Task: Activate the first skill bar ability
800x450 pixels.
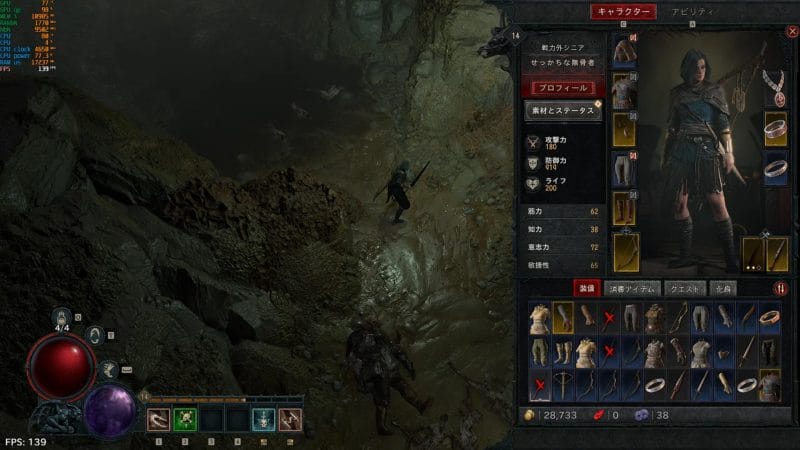Action: click(158, 419)
